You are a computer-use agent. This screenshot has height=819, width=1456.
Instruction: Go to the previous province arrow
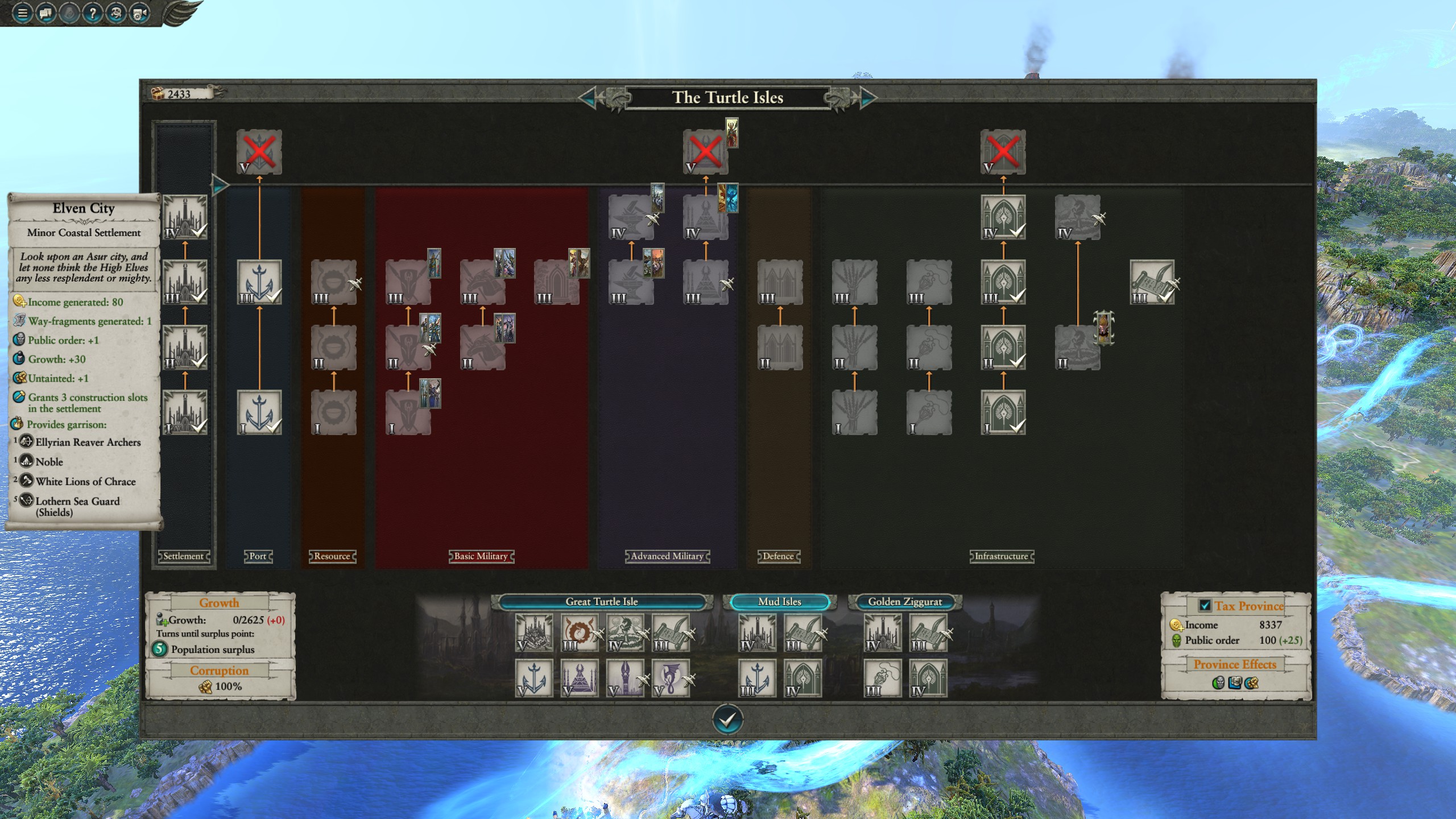pos(588,98)
